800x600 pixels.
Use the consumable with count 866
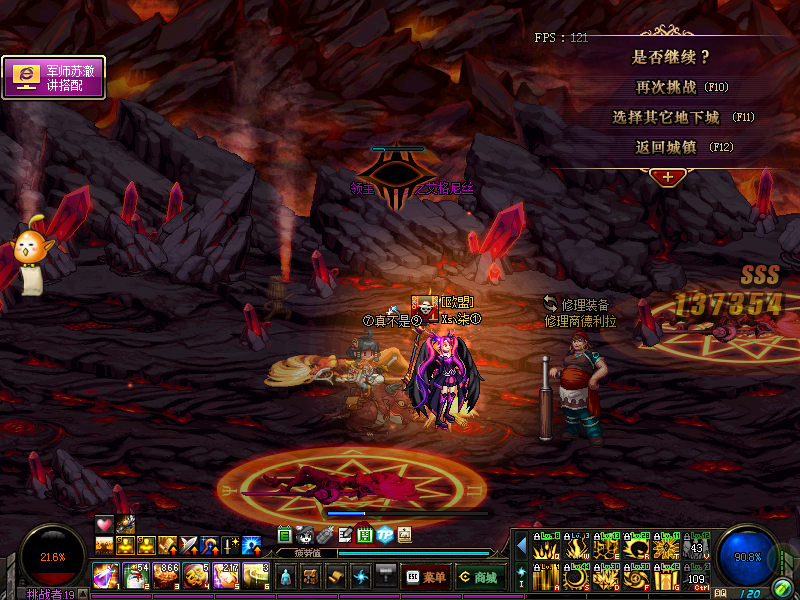point(166,575)
